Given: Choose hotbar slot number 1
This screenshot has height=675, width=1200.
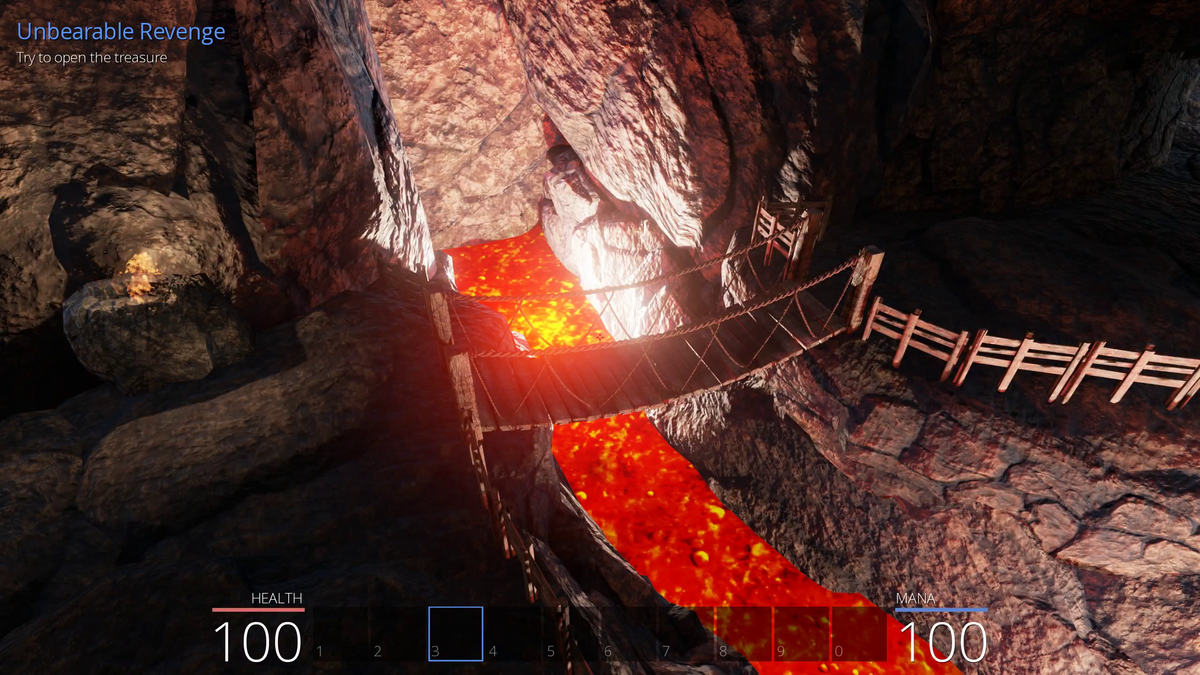Looking at the screenshot, I should point(340,634).
